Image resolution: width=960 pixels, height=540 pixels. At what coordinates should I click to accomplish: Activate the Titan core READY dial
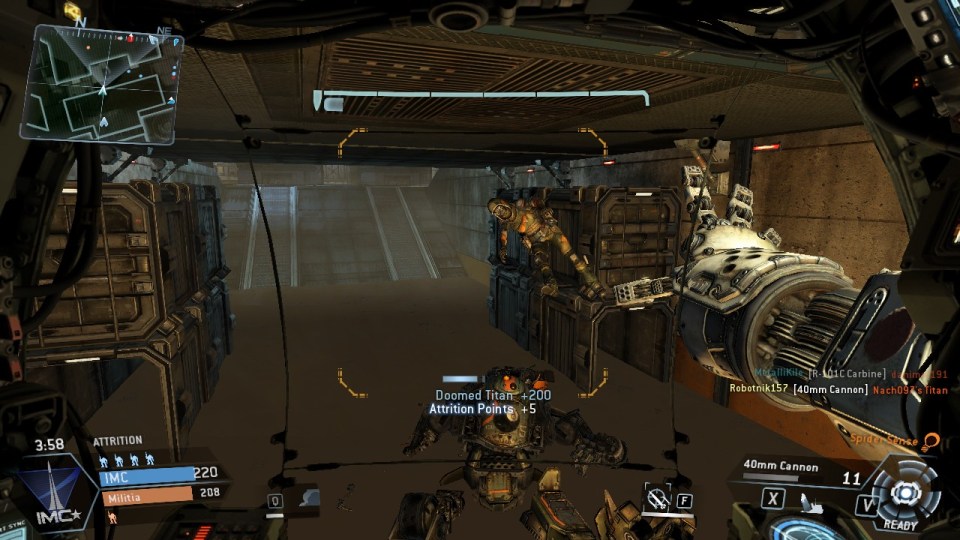(x=904, y=493)
